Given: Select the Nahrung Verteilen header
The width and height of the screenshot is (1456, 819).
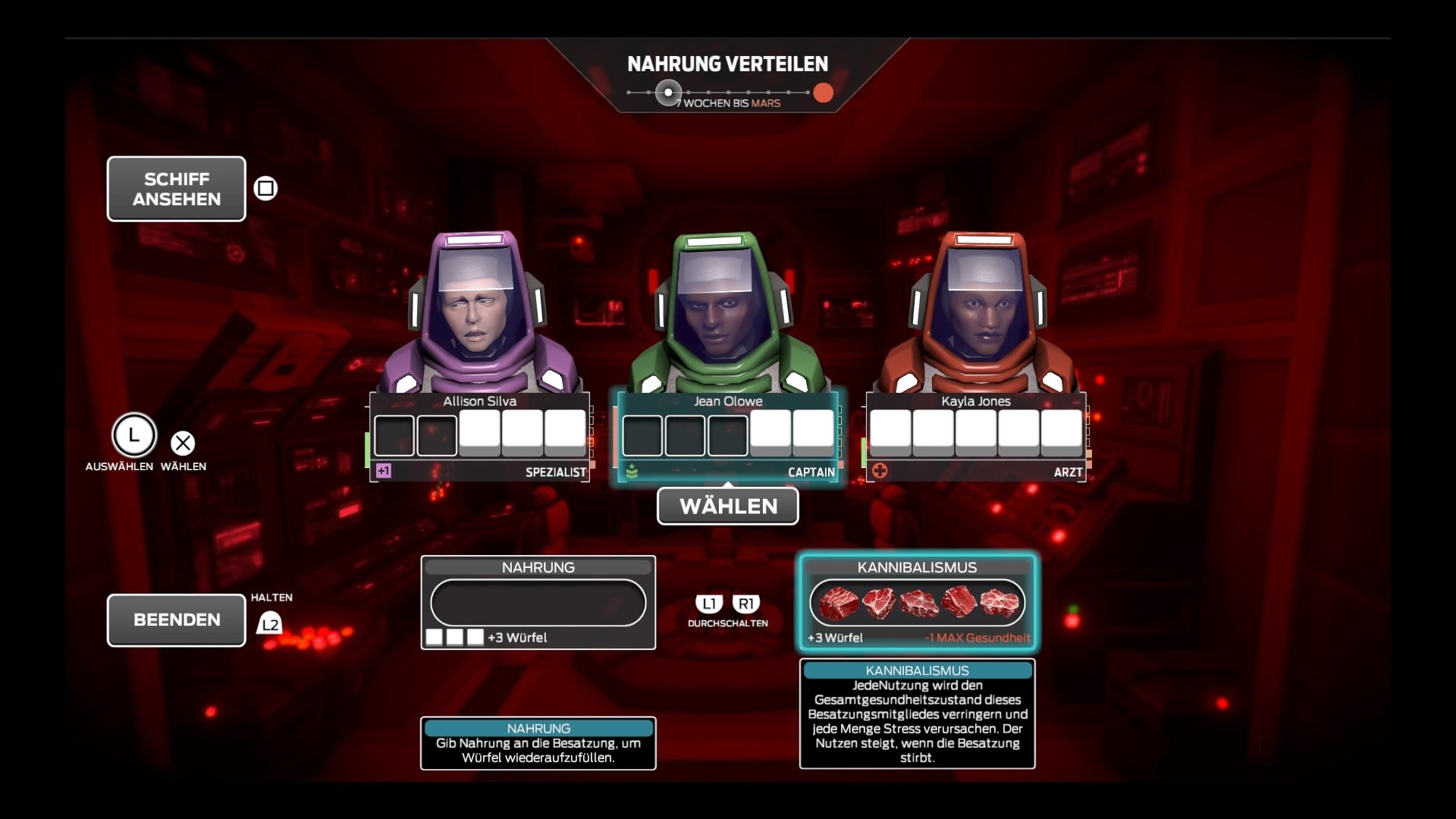Looking at the screenshot, I should (726, 64).
